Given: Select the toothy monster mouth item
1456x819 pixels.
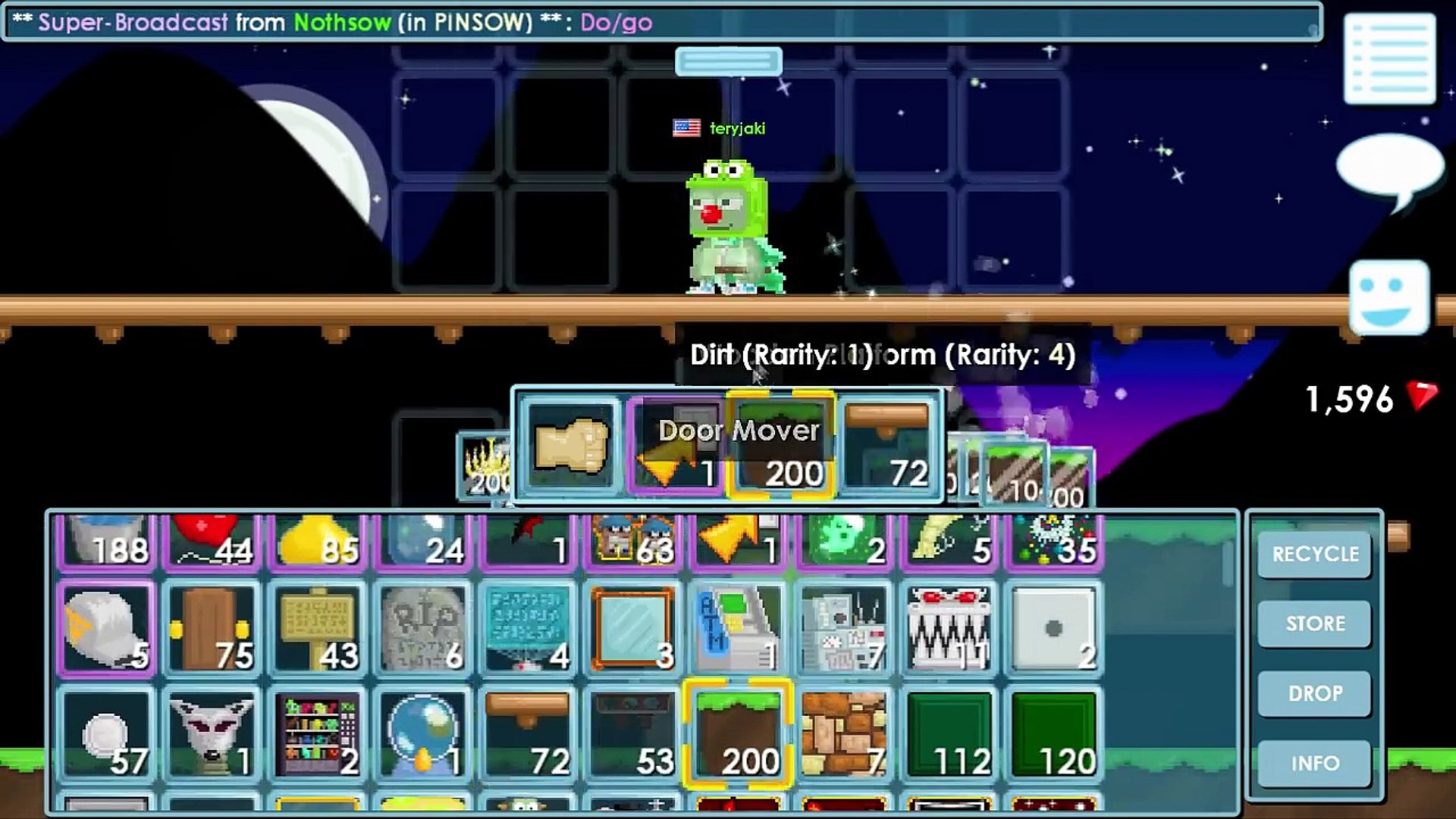Looking at the screenshot, I should 949,629.
